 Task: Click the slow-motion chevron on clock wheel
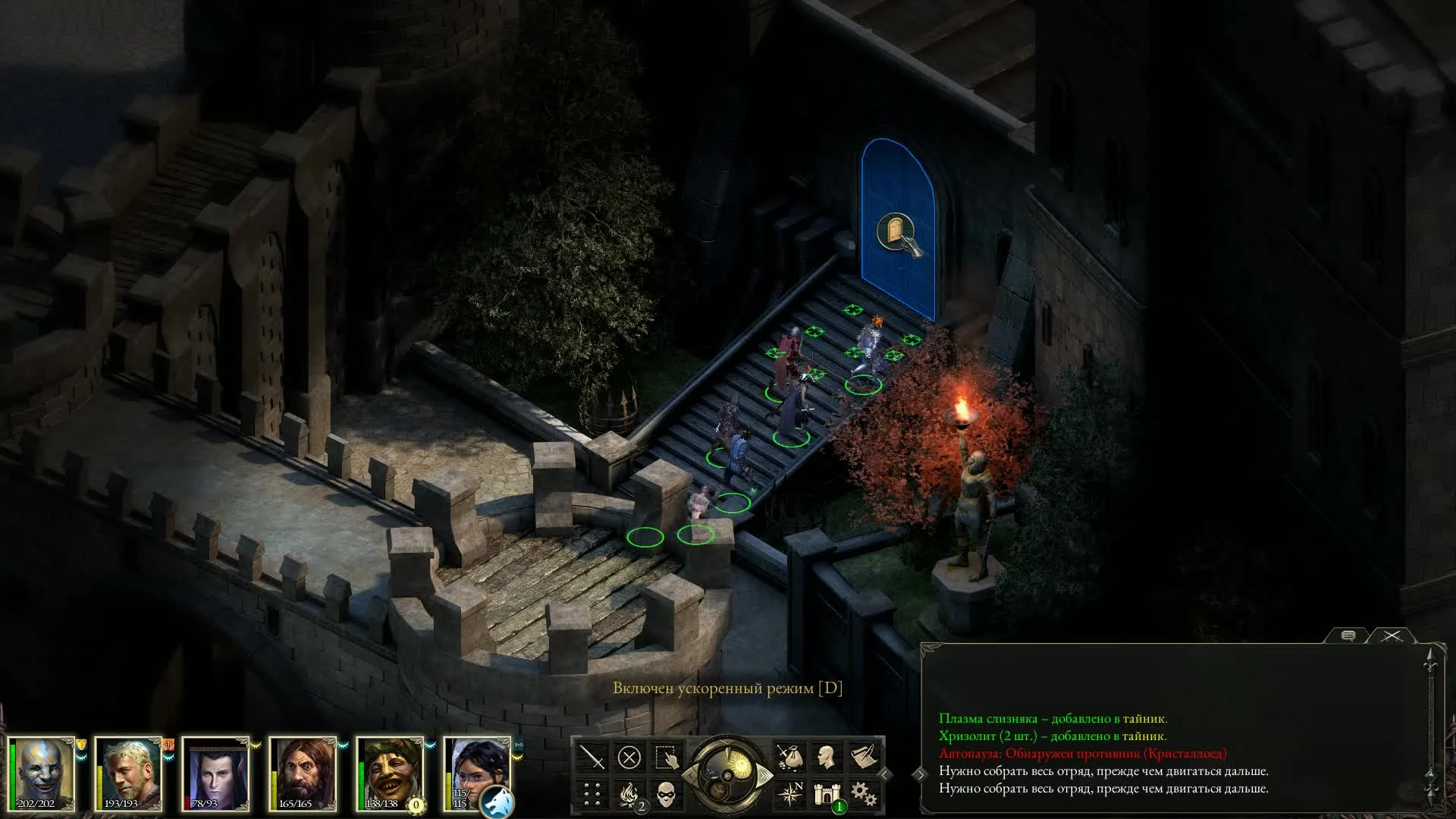[692, 775]
